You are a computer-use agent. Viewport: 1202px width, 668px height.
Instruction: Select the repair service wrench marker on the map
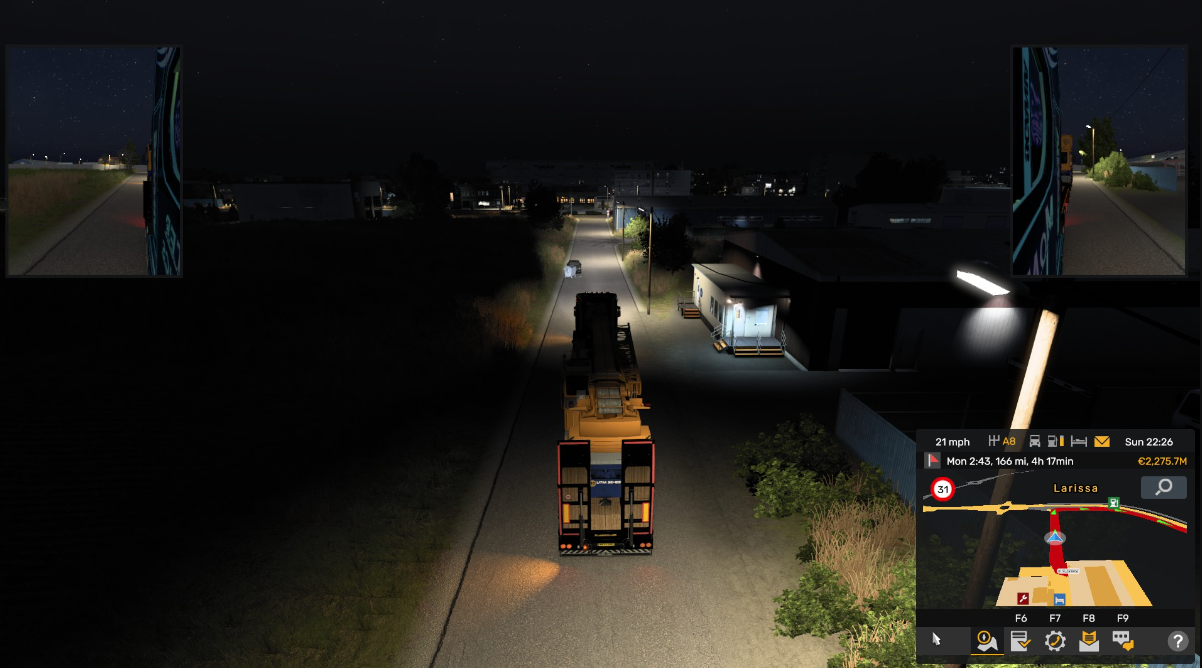coord(1024,598)
